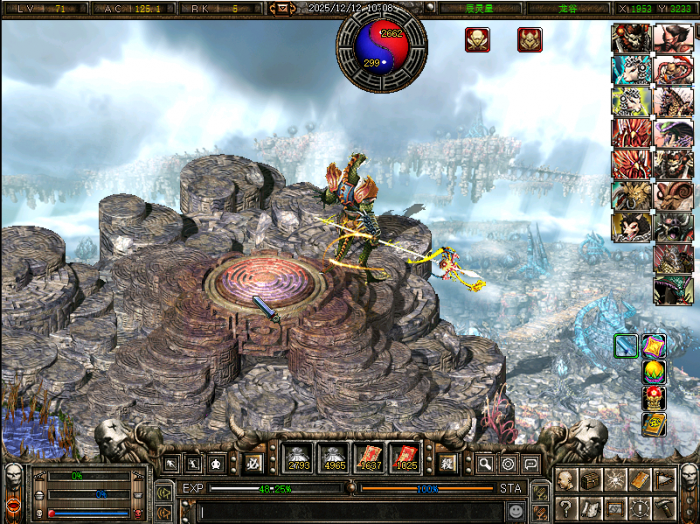Select the red scroll with count 1025
700x524 pixels.
pos(404,458)
